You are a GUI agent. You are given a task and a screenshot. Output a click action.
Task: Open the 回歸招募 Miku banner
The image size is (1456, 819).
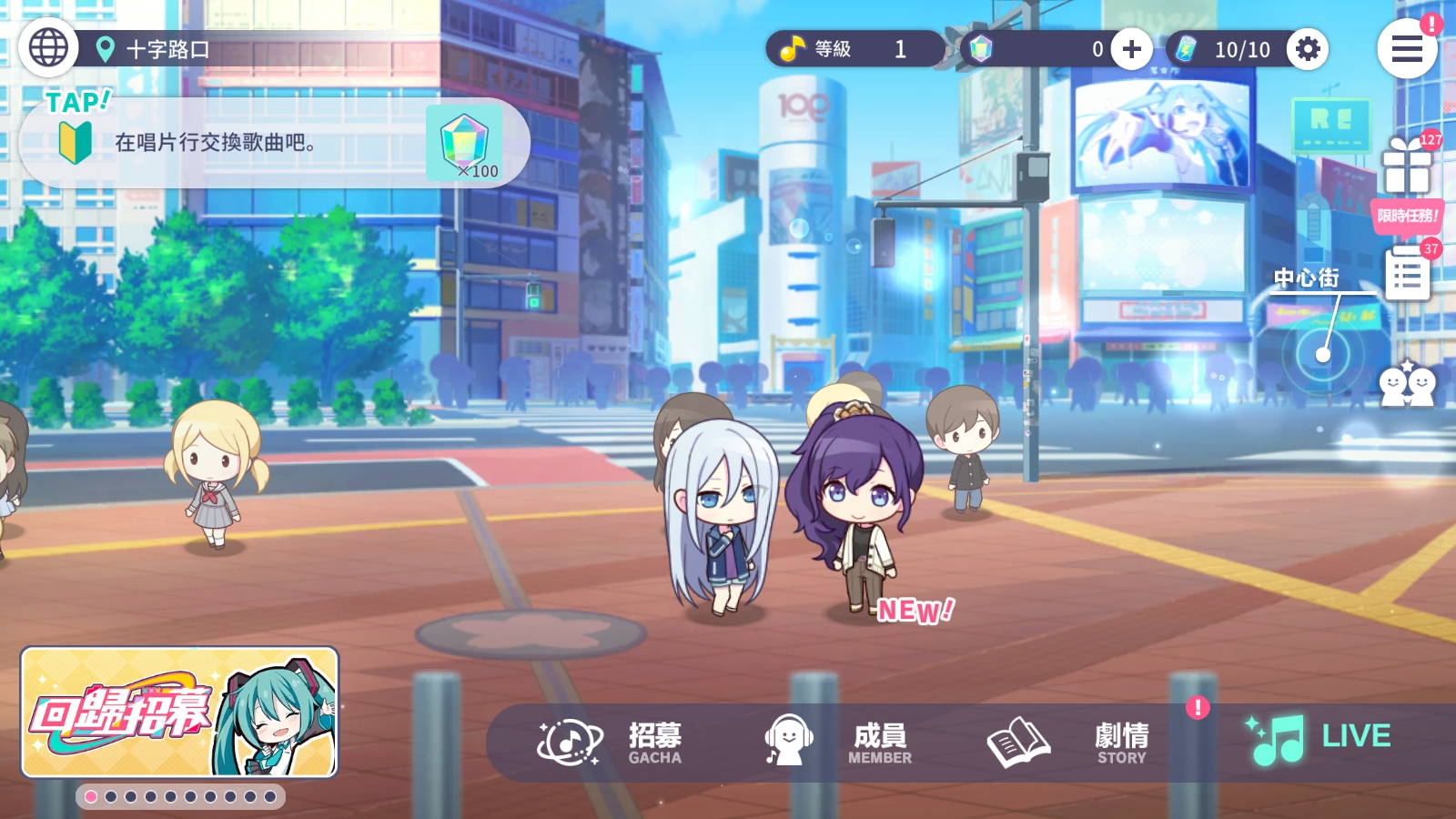tap(179, 713)
